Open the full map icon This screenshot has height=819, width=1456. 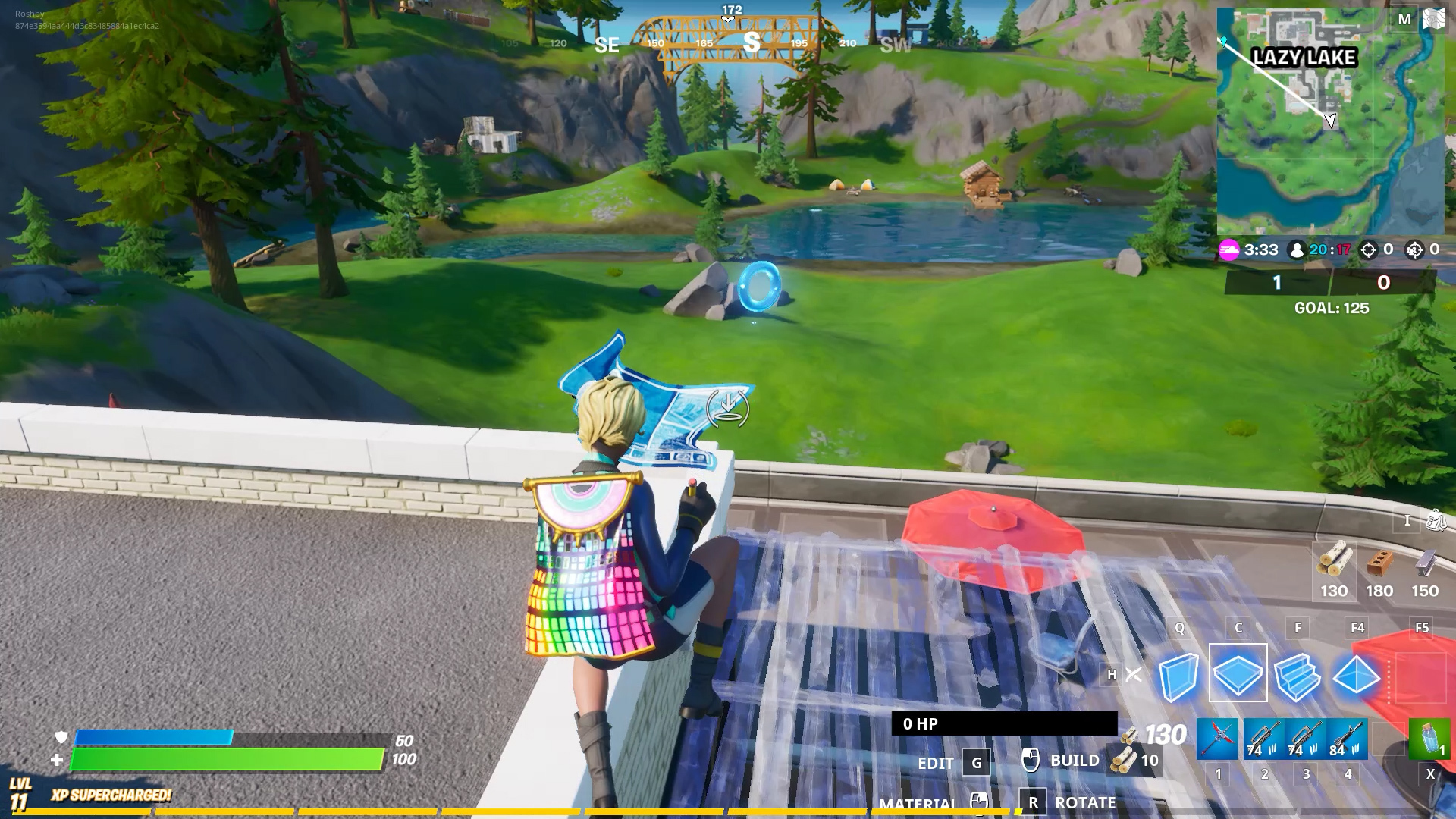pyautogui.click(x=1433, y=19)
